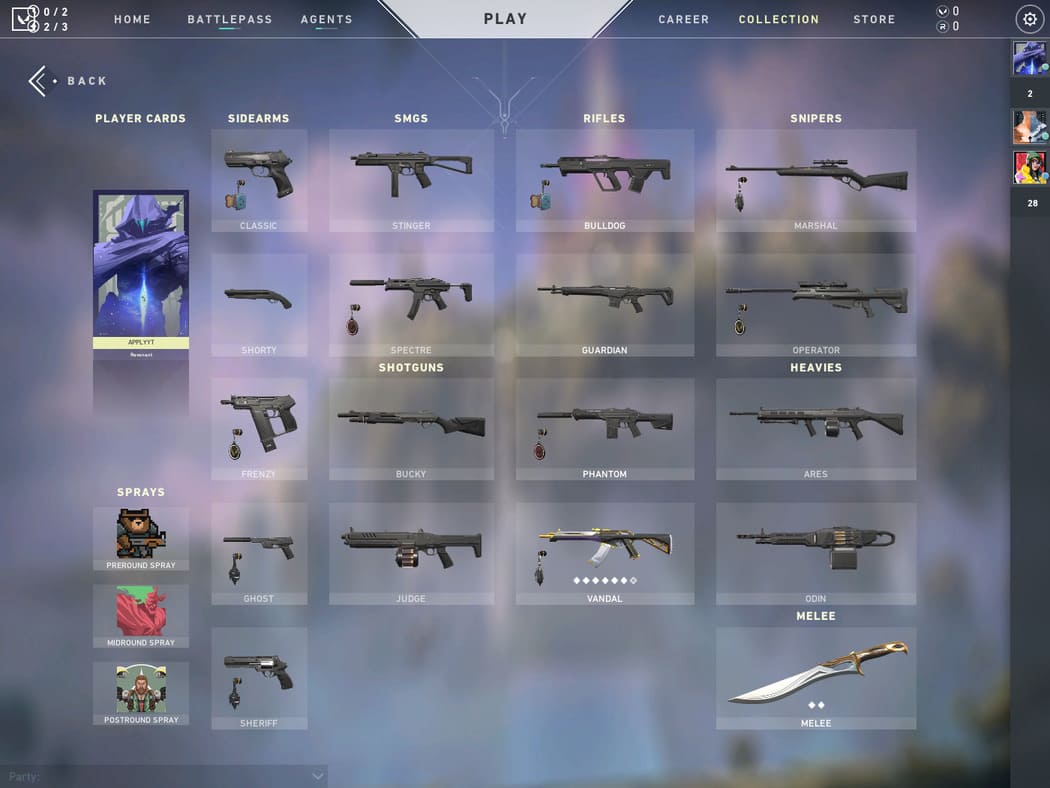Select the Spectre SMG slot
This screenshot has width=1050, height=788.
click(411, 304)
